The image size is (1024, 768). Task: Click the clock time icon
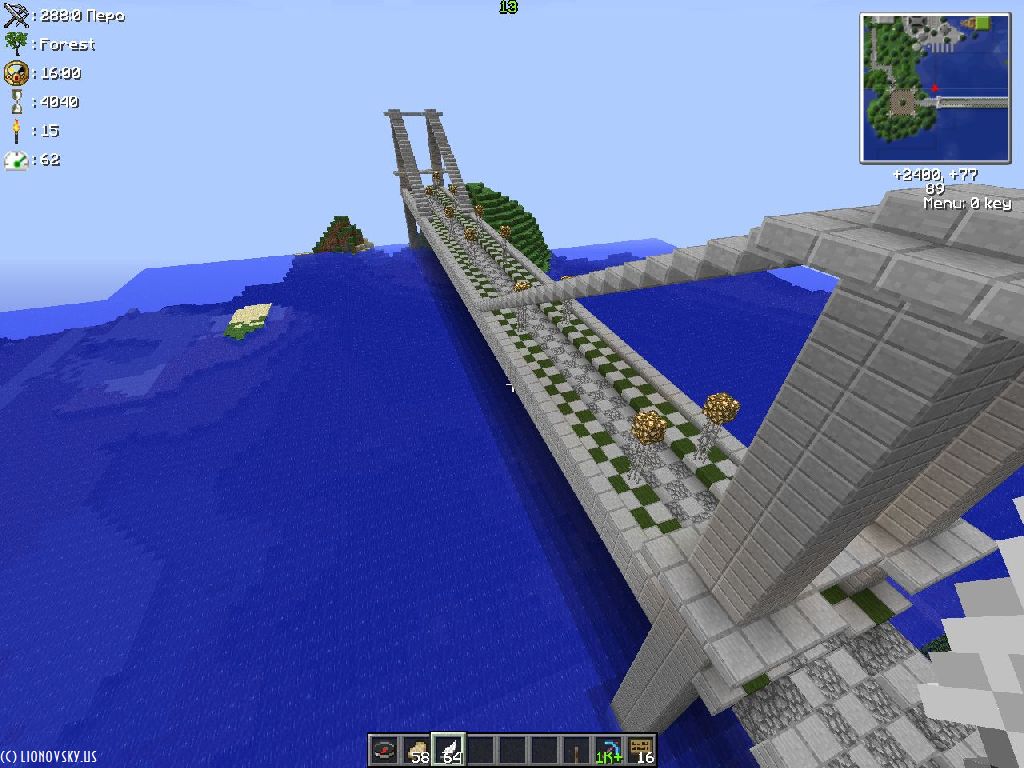point(16,72)
